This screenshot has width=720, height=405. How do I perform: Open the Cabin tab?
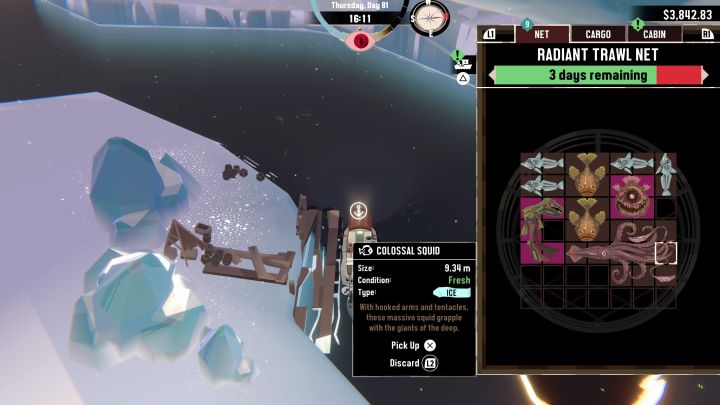[655, 34]
